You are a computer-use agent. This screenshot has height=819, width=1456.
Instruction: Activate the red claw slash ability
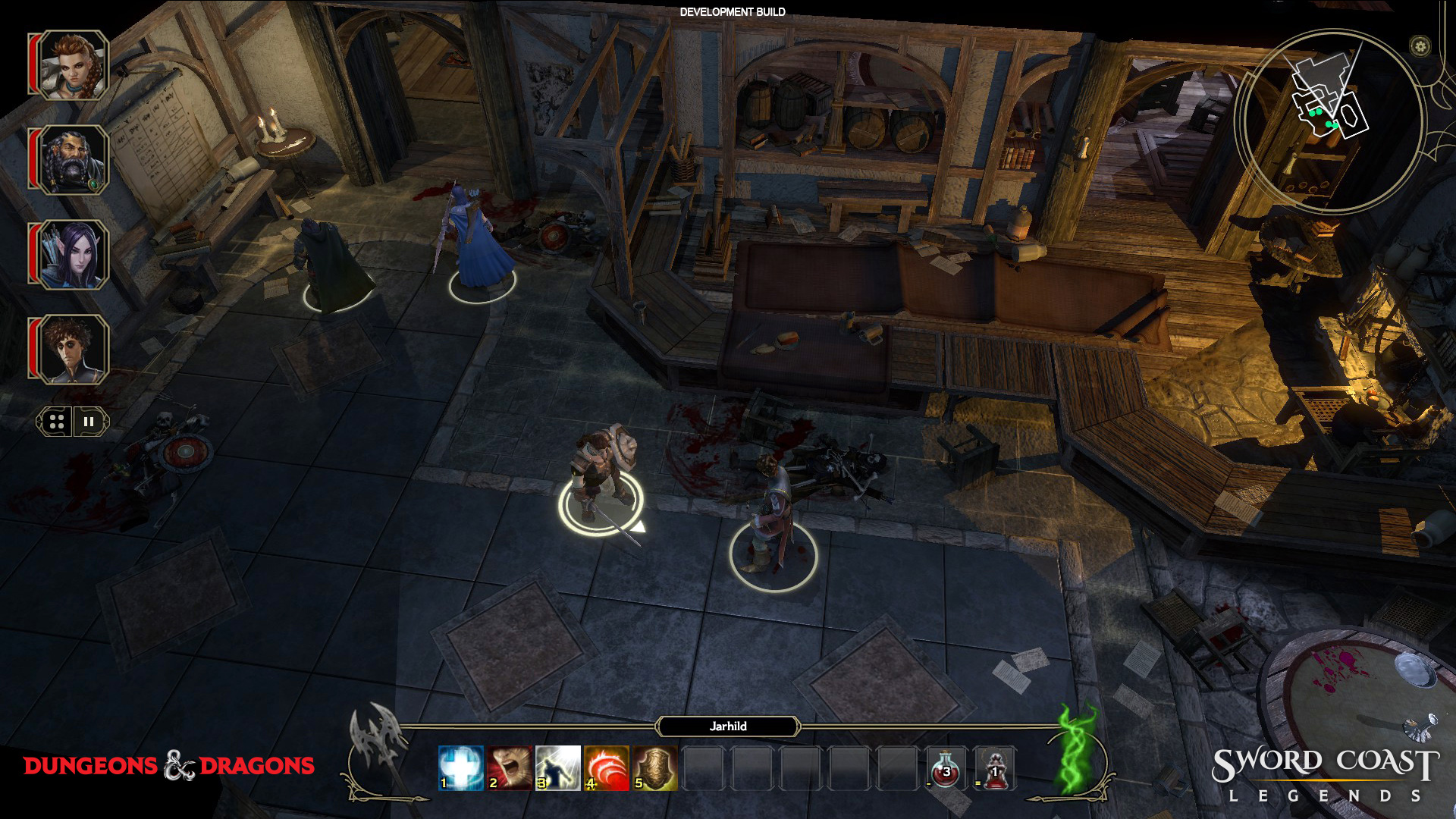point(606,767)
